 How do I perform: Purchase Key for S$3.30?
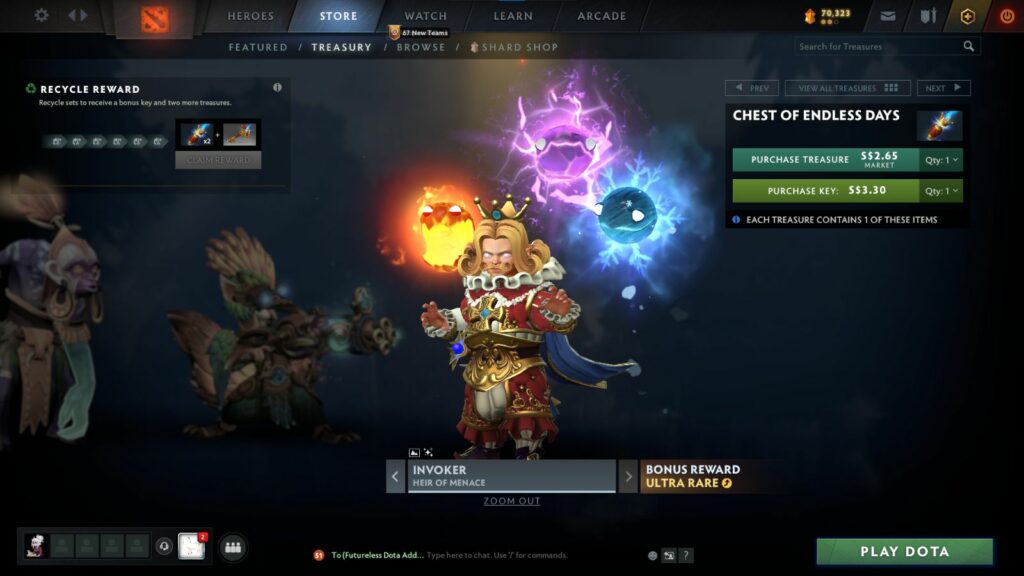(825, 190)
